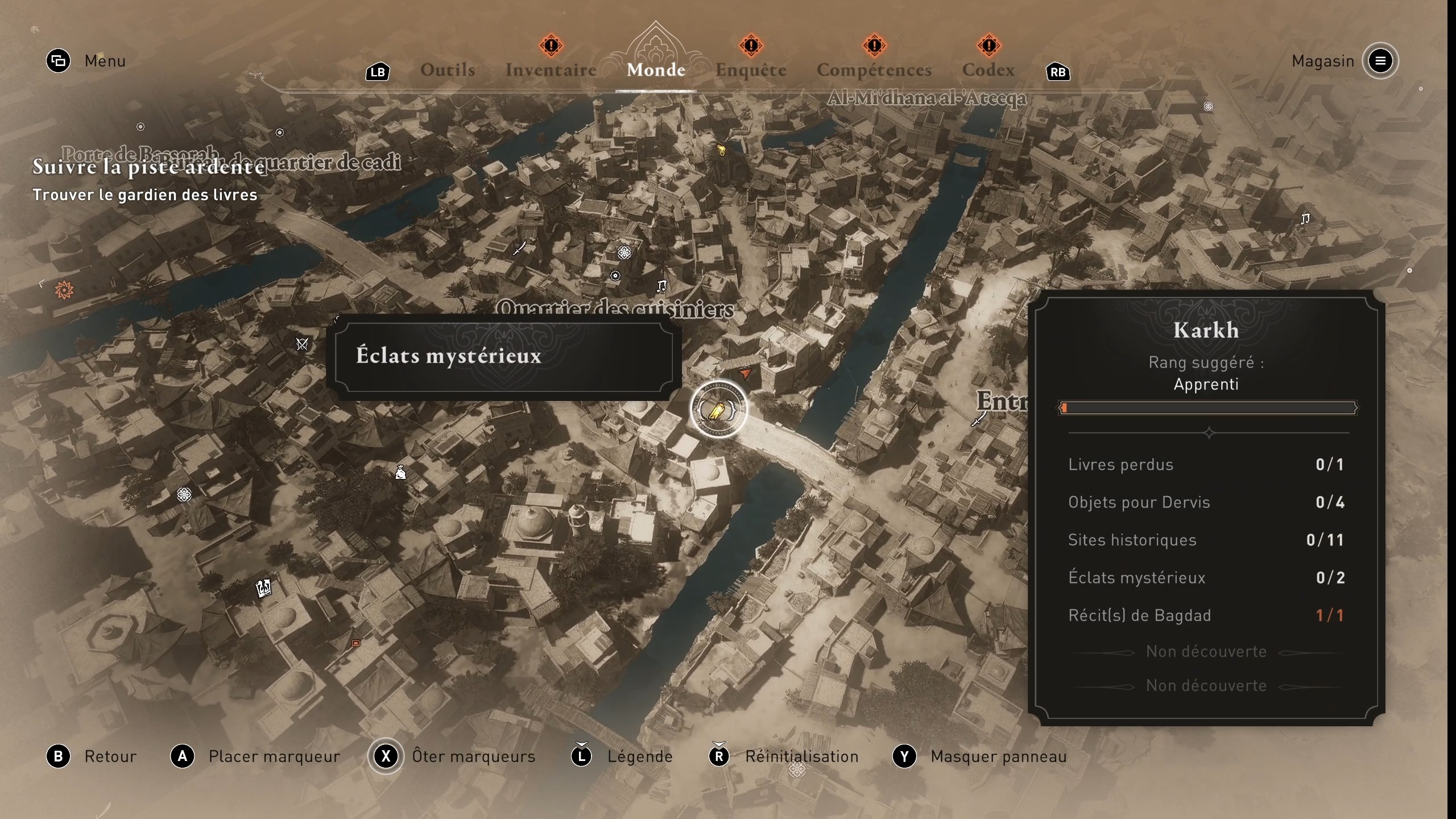Click the sword icon near Quartier des cuisiniers
This screenshot has width=1456, height=819.
[519, 247]
